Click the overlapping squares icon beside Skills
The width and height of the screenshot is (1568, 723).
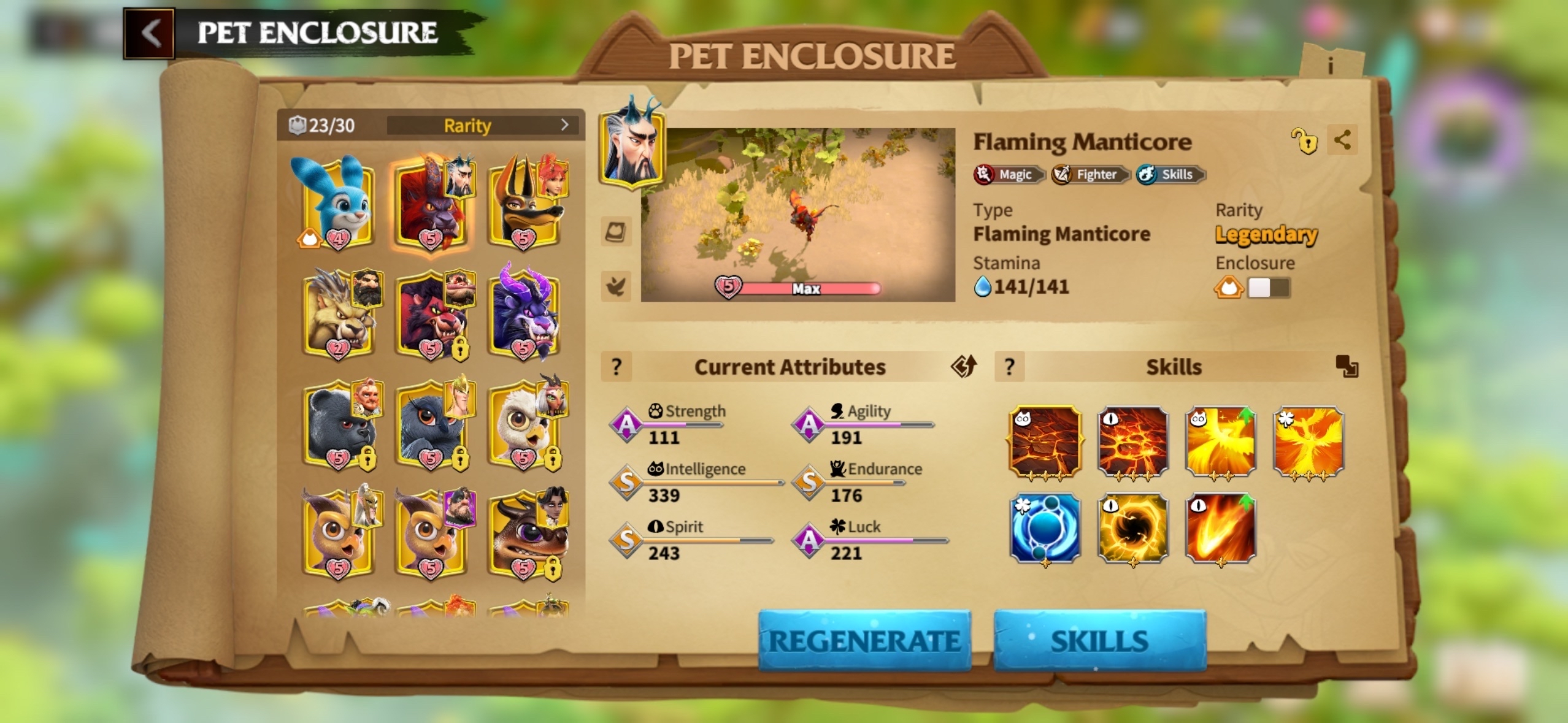(1347, 366)
